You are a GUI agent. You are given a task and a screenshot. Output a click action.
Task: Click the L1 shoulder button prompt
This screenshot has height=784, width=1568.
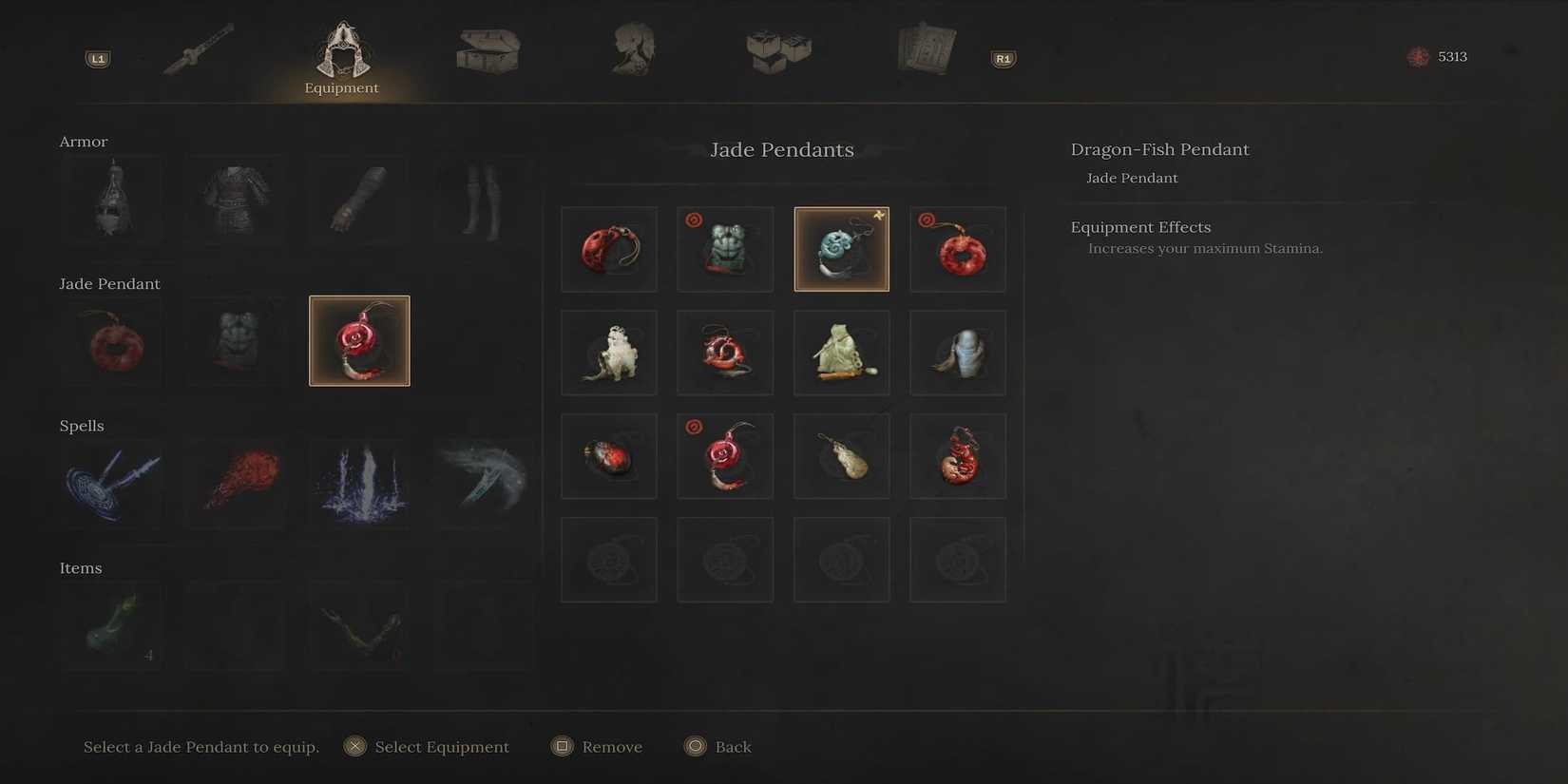96,58
